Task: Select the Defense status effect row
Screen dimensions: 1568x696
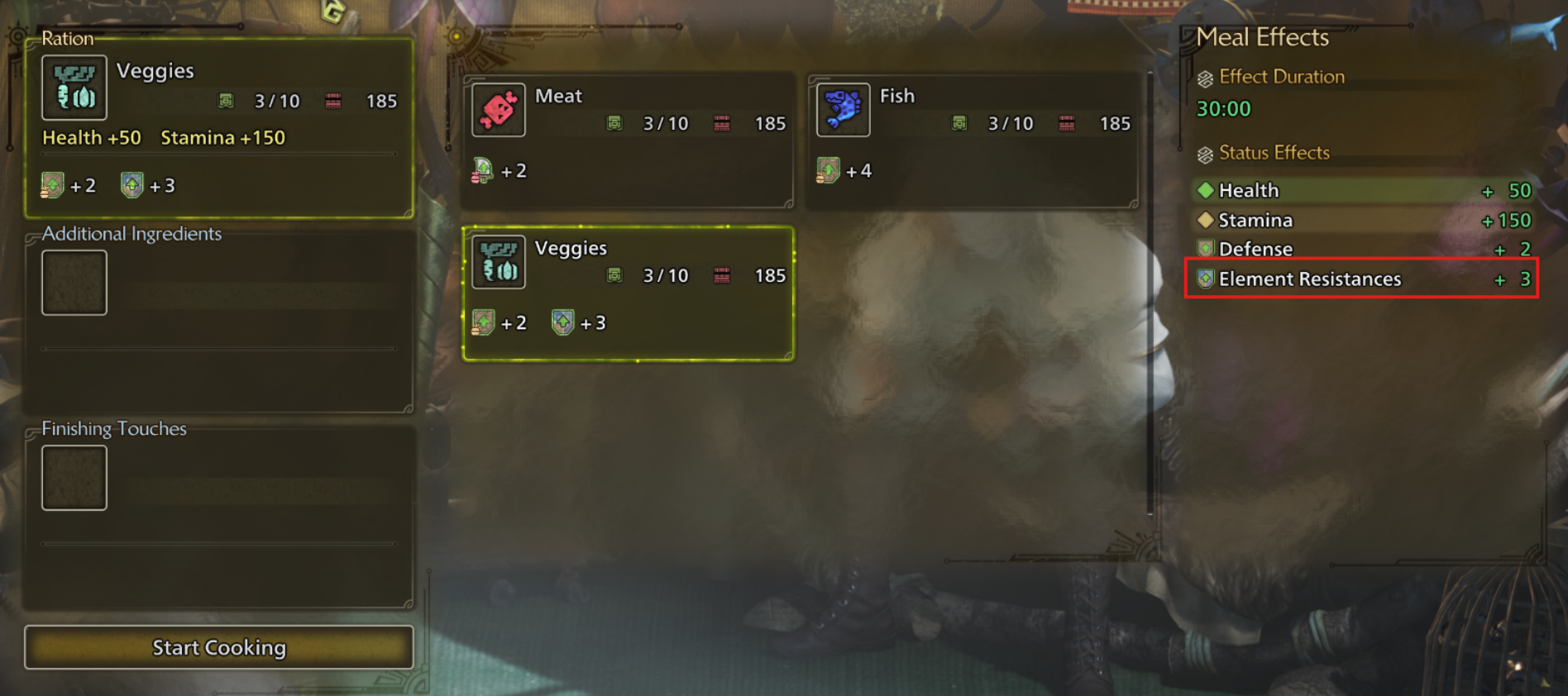Action: coord(1361,249)
